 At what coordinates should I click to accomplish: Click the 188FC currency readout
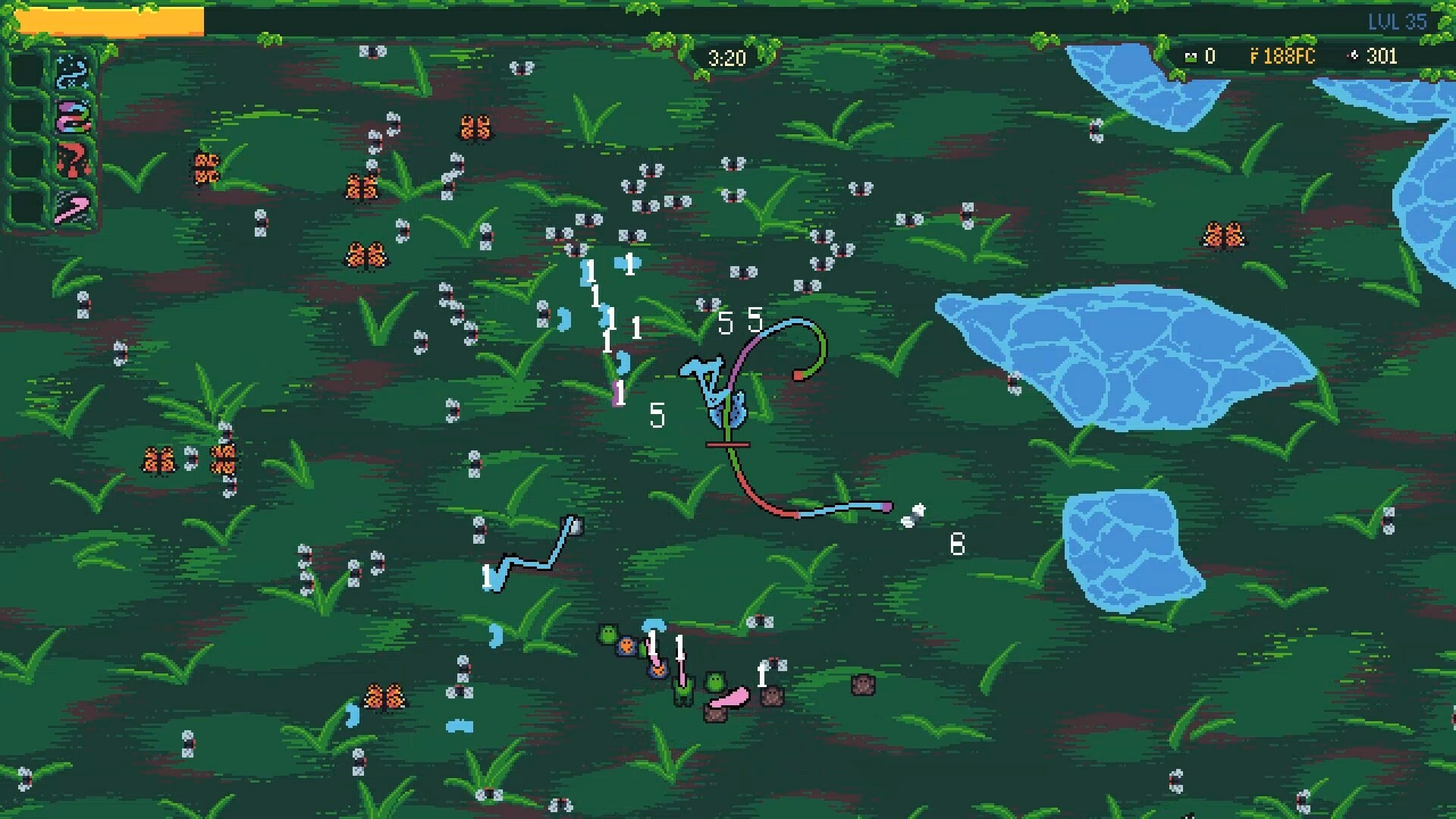[x=1289, y=56]
